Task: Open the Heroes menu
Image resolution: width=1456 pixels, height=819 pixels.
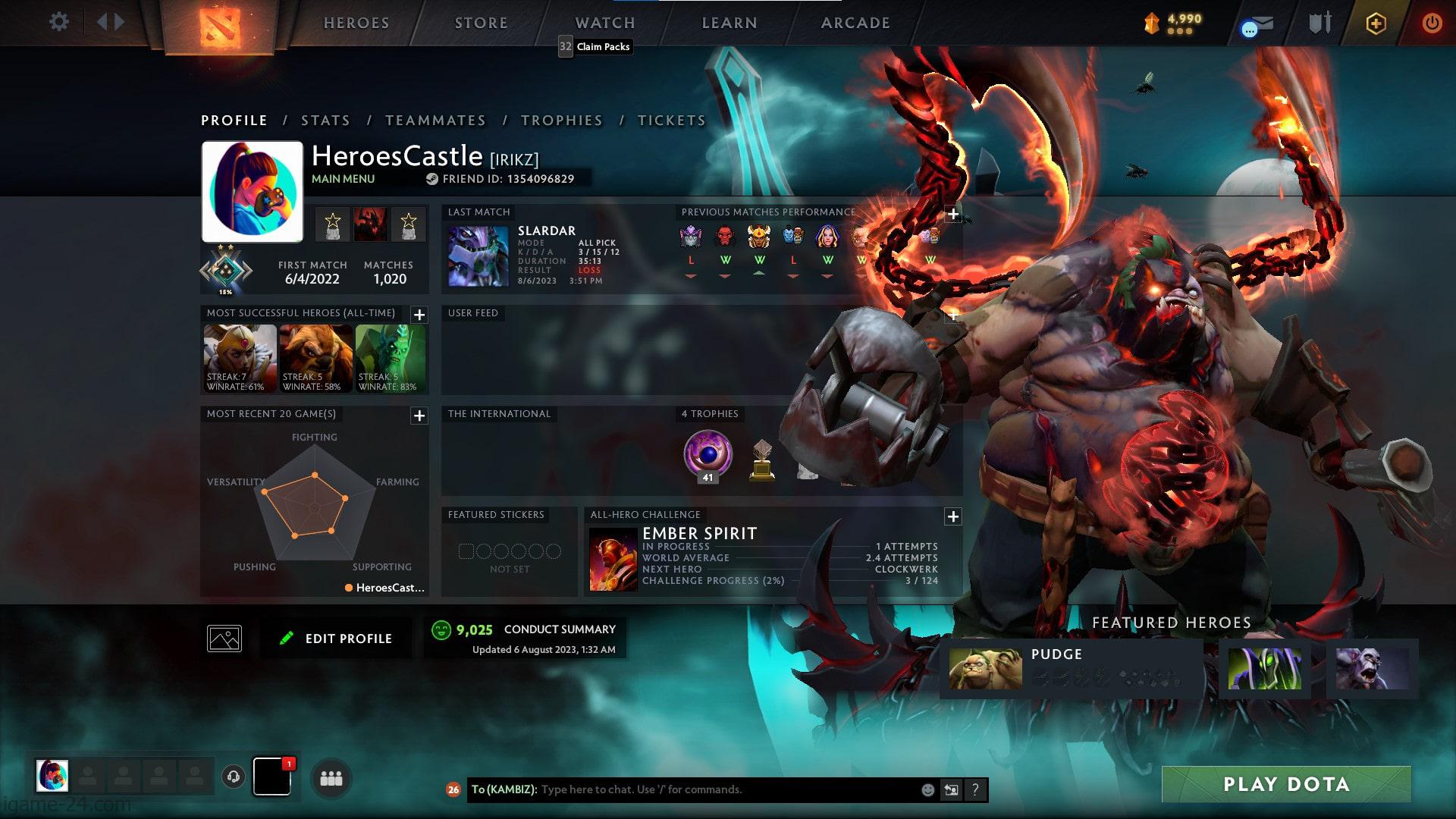Action: coord(356,23)
